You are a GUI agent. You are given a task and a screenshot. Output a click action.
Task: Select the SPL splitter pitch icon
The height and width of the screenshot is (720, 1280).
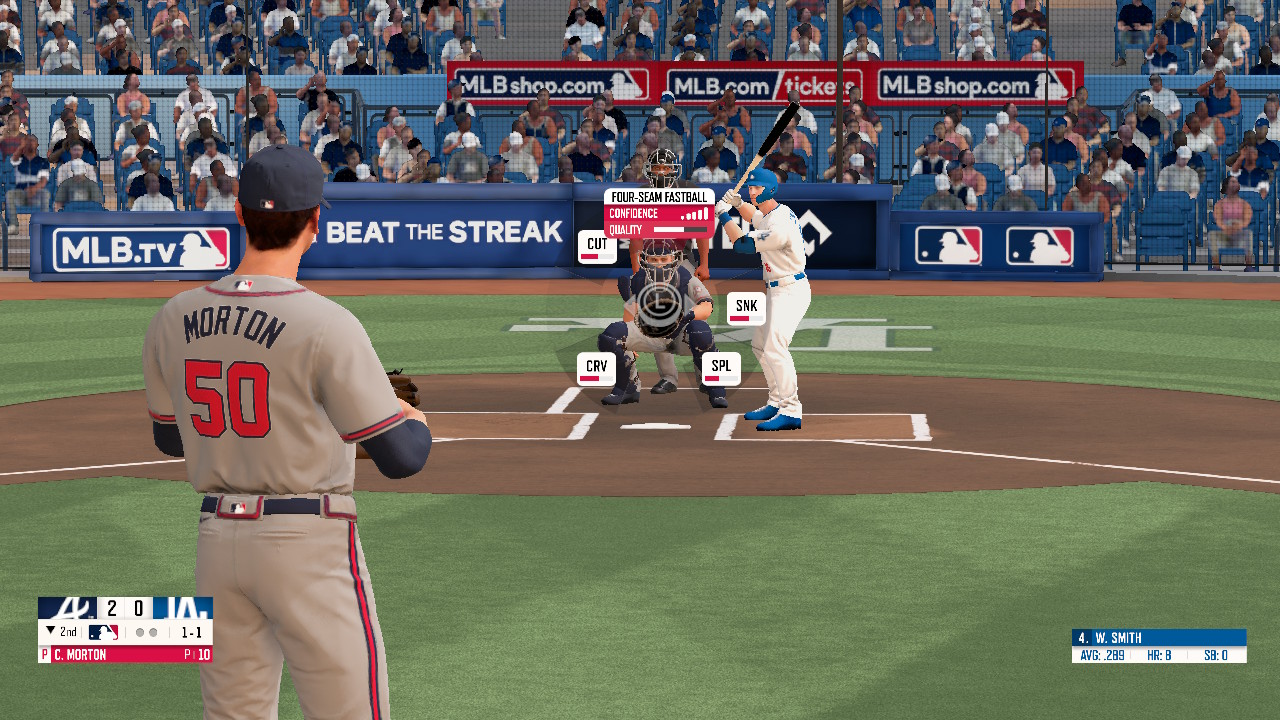click(720, 367)
